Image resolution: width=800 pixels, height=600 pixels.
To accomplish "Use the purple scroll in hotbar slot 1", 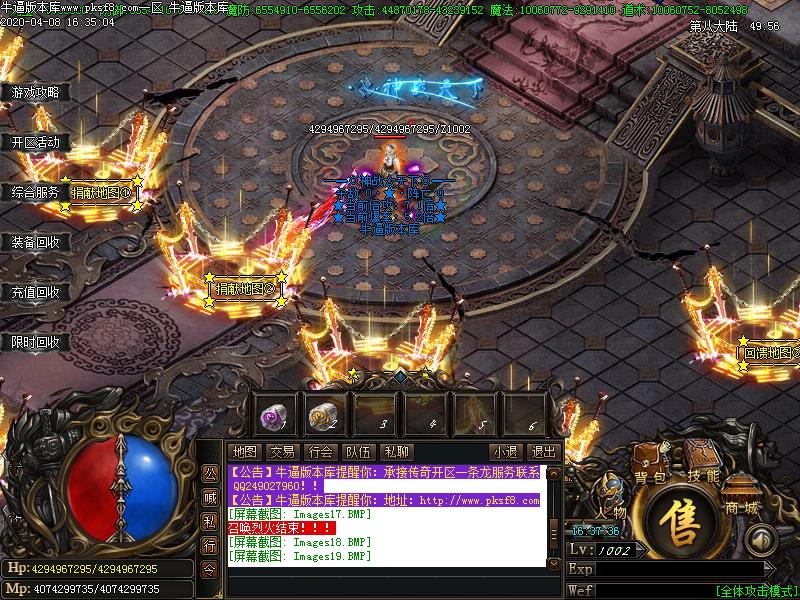I will pyautogui.click(x=274, y=412).
